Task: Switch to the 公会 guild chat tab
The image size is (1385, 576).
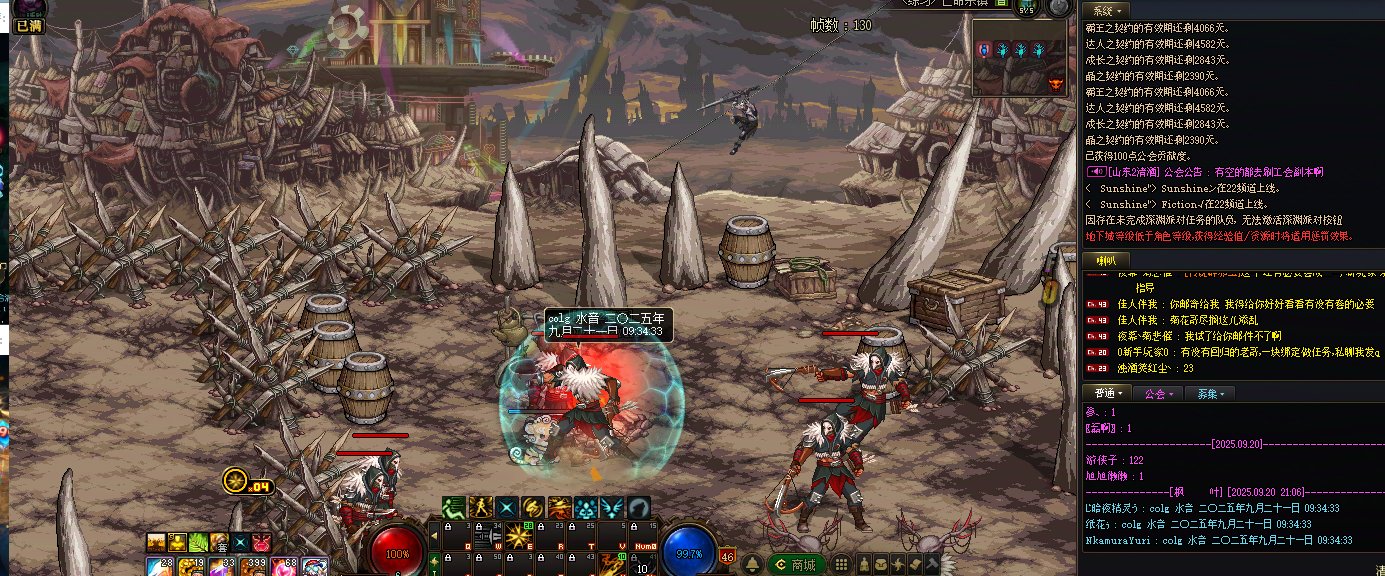Action: (x=1159, y=394)
